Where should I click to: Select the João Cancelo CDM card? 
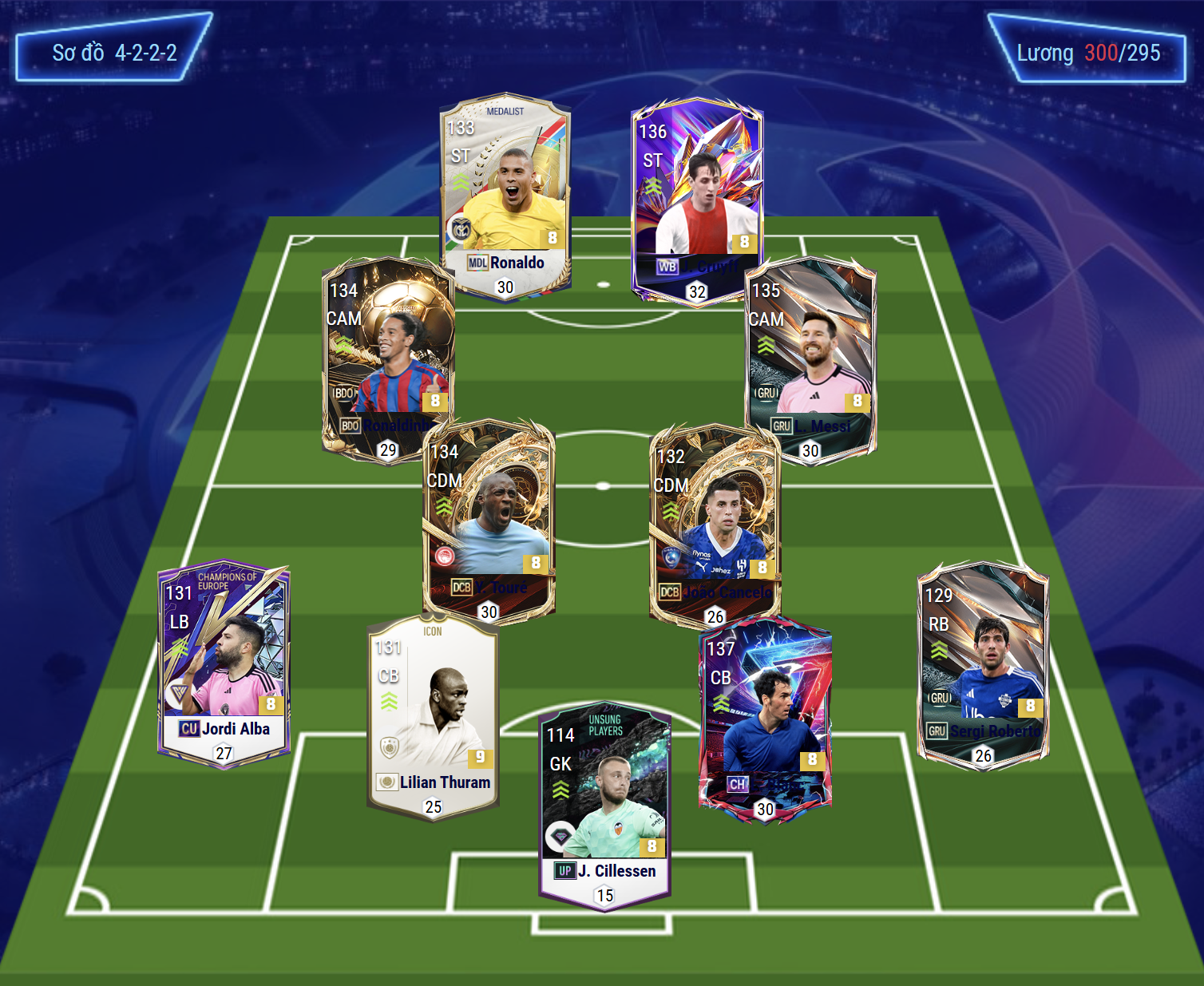tap(715, 523)
